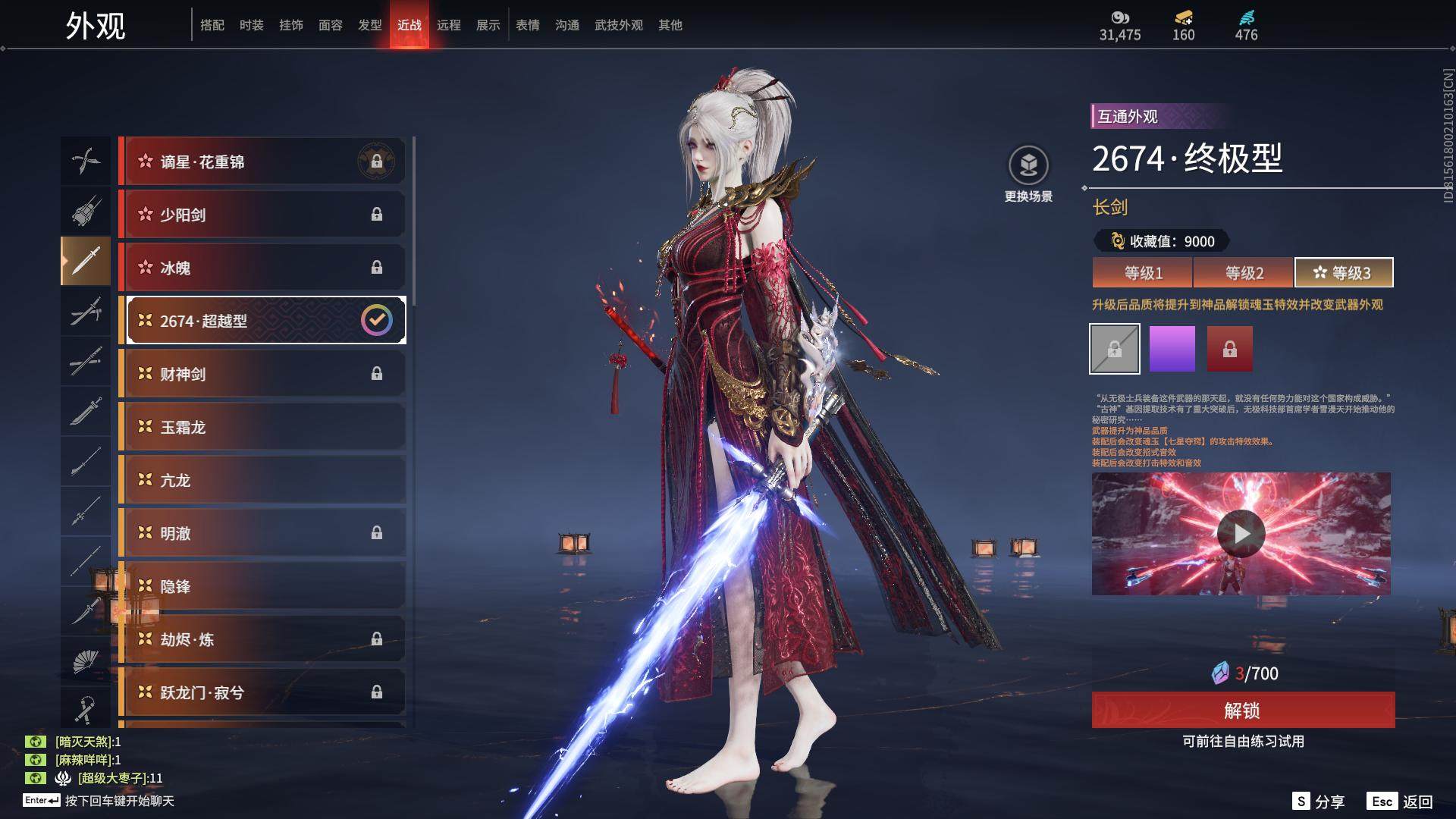The height and width of the screenshot is (819, 1456).
Task: Select the 玉霜龙 sword skin
Action: click(262, 427)
